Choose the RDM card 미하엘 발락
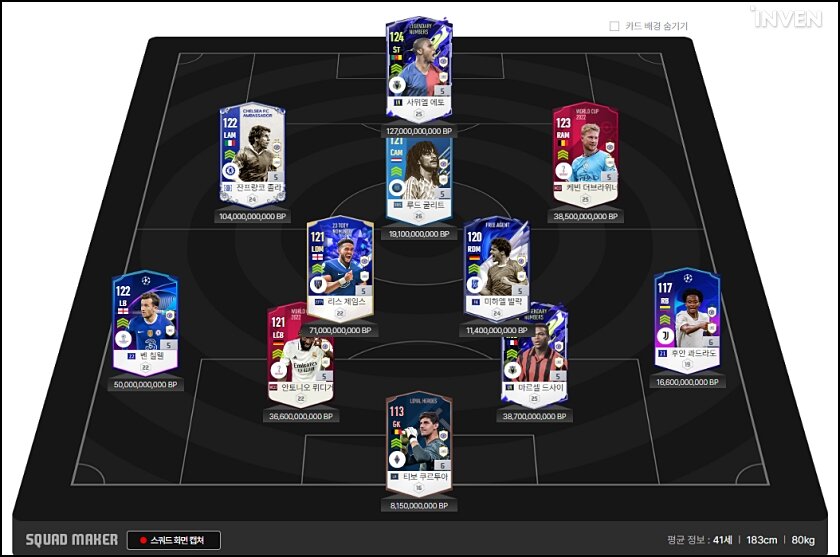Screen dimensions: 840x557 click(x=497, y=268)
